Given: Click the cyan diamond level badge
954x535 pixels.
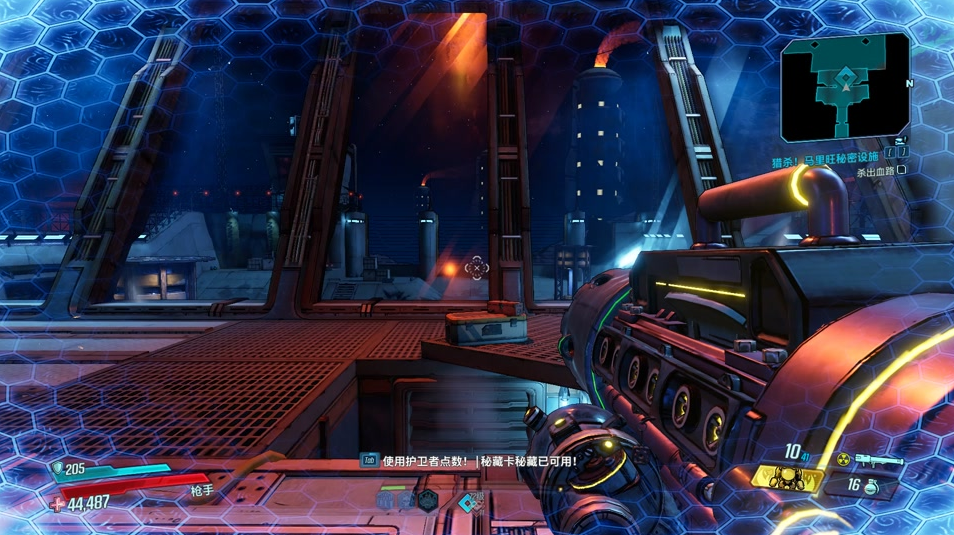Looking at the screenshot, I should (468, 503).
